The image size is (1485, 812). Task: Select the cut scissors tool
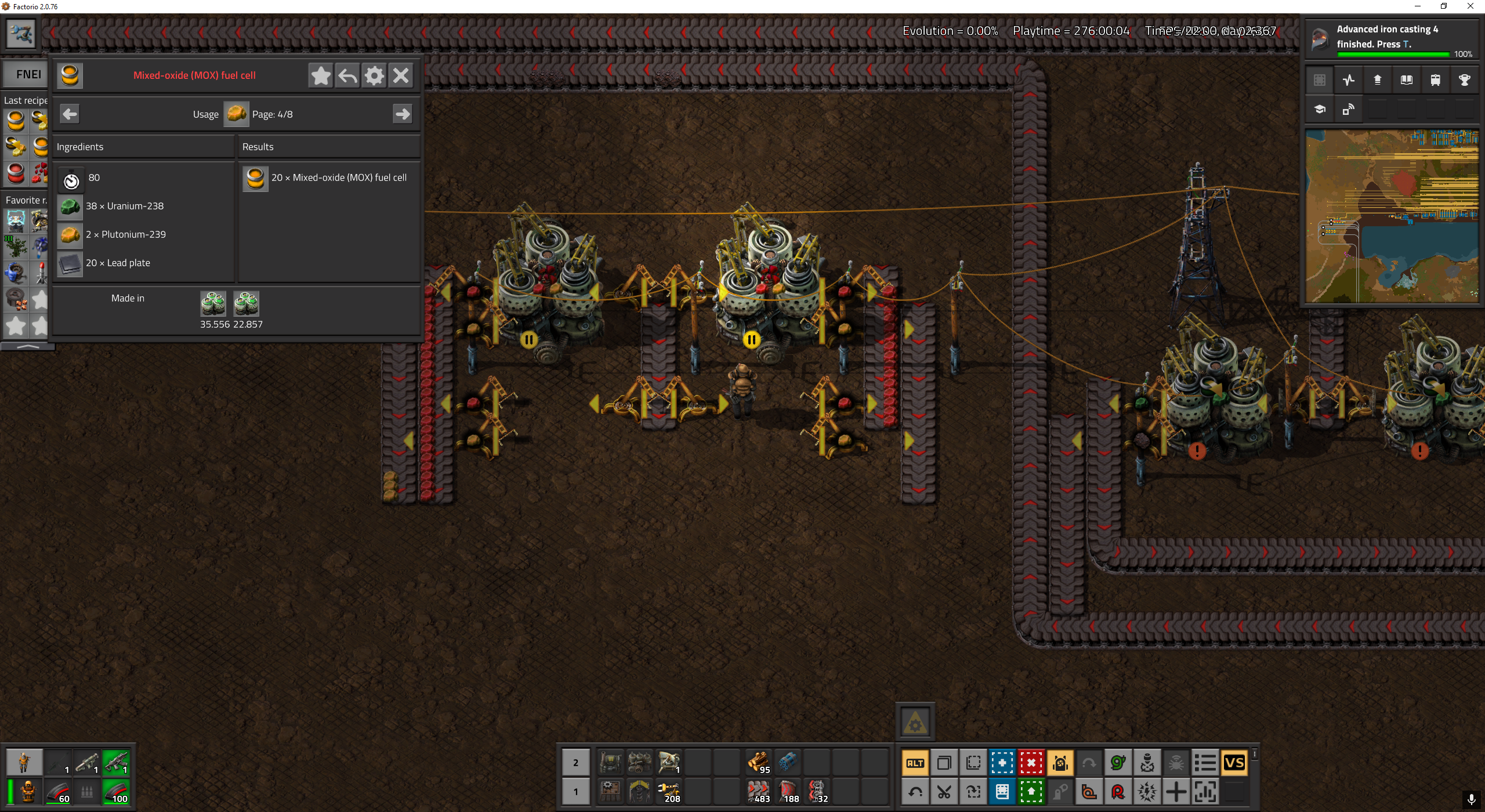(944, 792)
